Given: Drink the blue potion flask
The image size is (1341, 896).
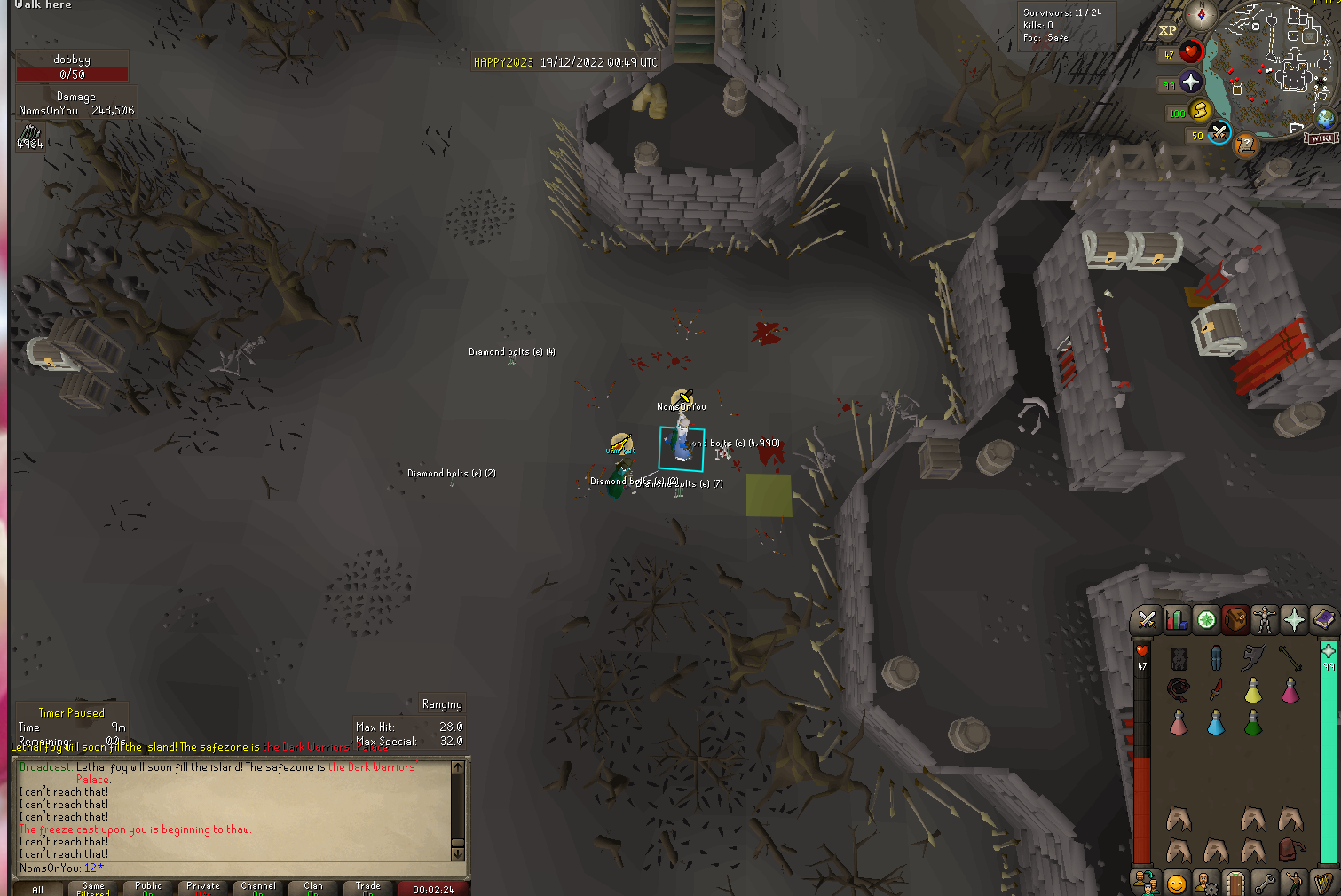Looking at the screenshot, I should [x=1216, y=723].
